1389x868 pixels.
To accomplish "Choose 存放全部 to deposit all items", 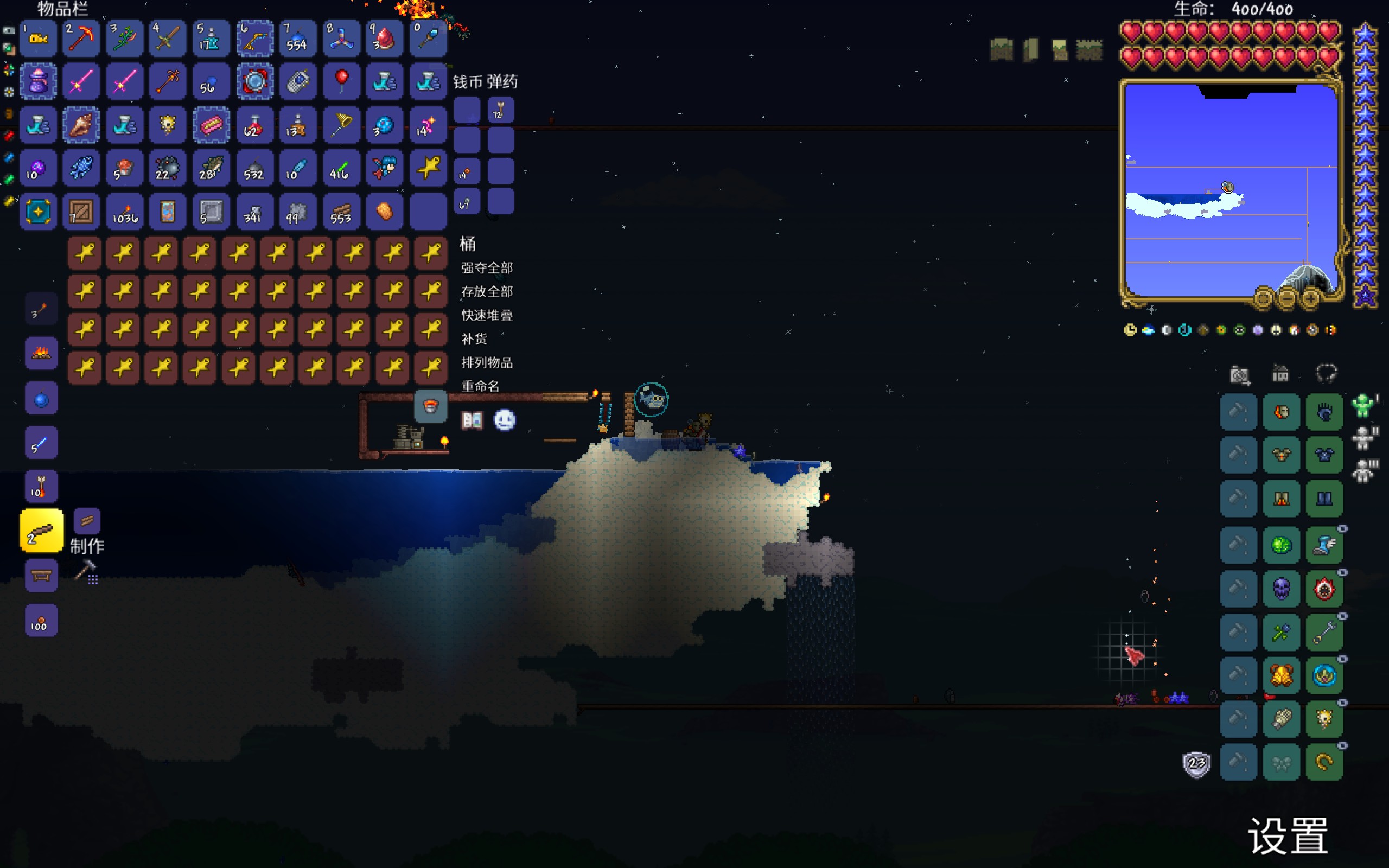I will 487,292.
